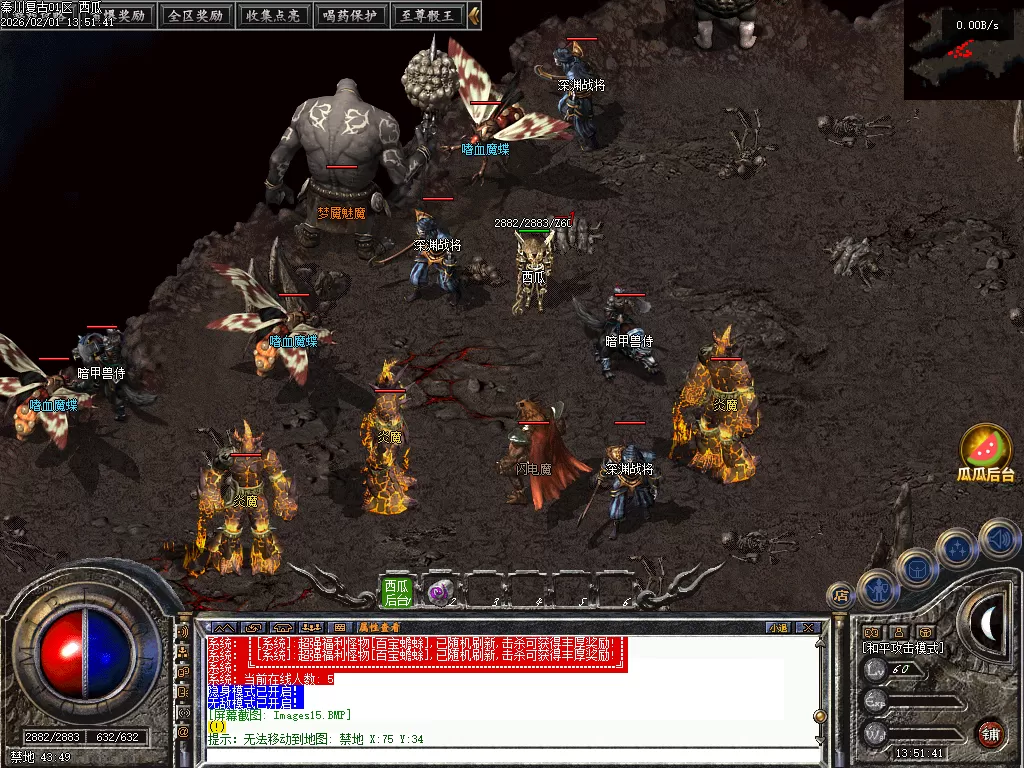The image size is (1024, 768).
Task: Open the minimap in the top-right corner
Action: tap(963, 50)
